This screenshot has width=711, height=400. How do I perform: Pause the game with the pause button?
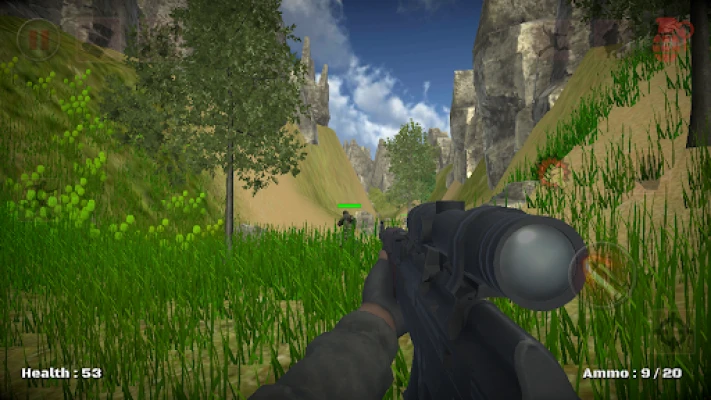[38, 40]
